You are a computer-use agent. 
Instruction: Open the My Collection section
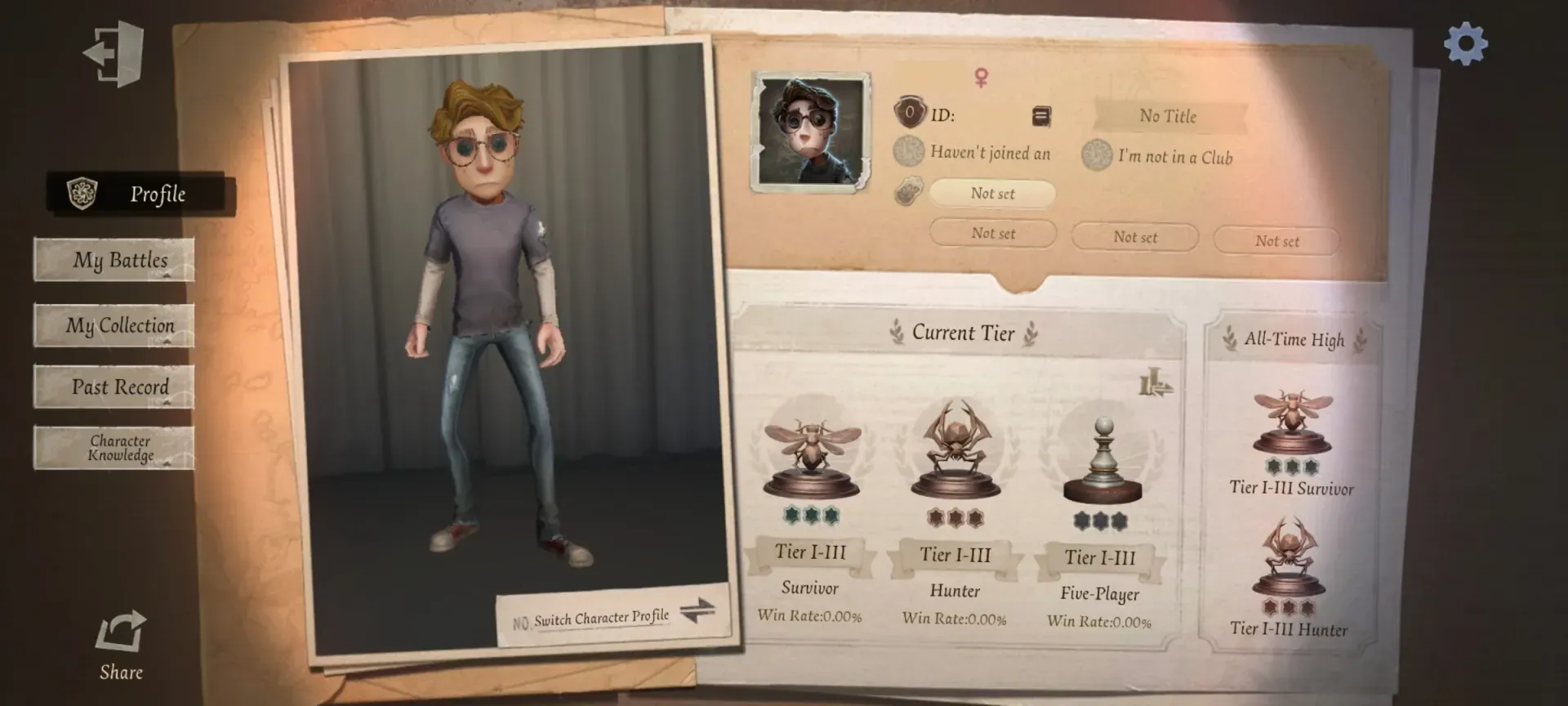point(114,324)
